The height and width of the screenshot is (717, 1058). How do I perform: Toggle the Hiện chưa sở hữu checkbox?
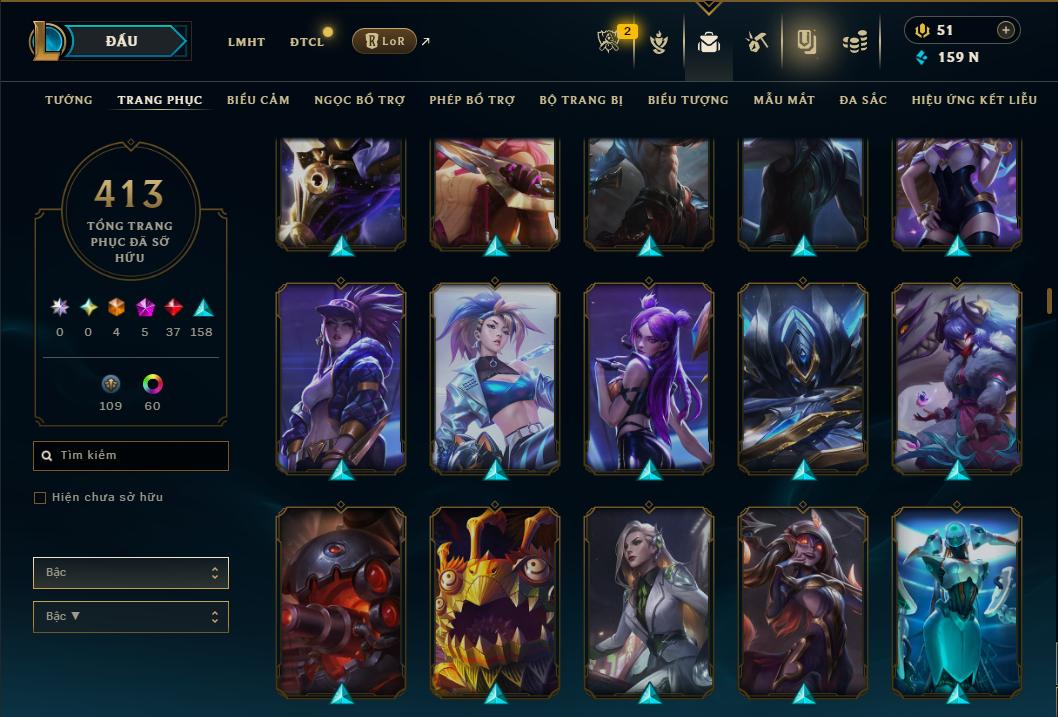(x=40, y=498)
